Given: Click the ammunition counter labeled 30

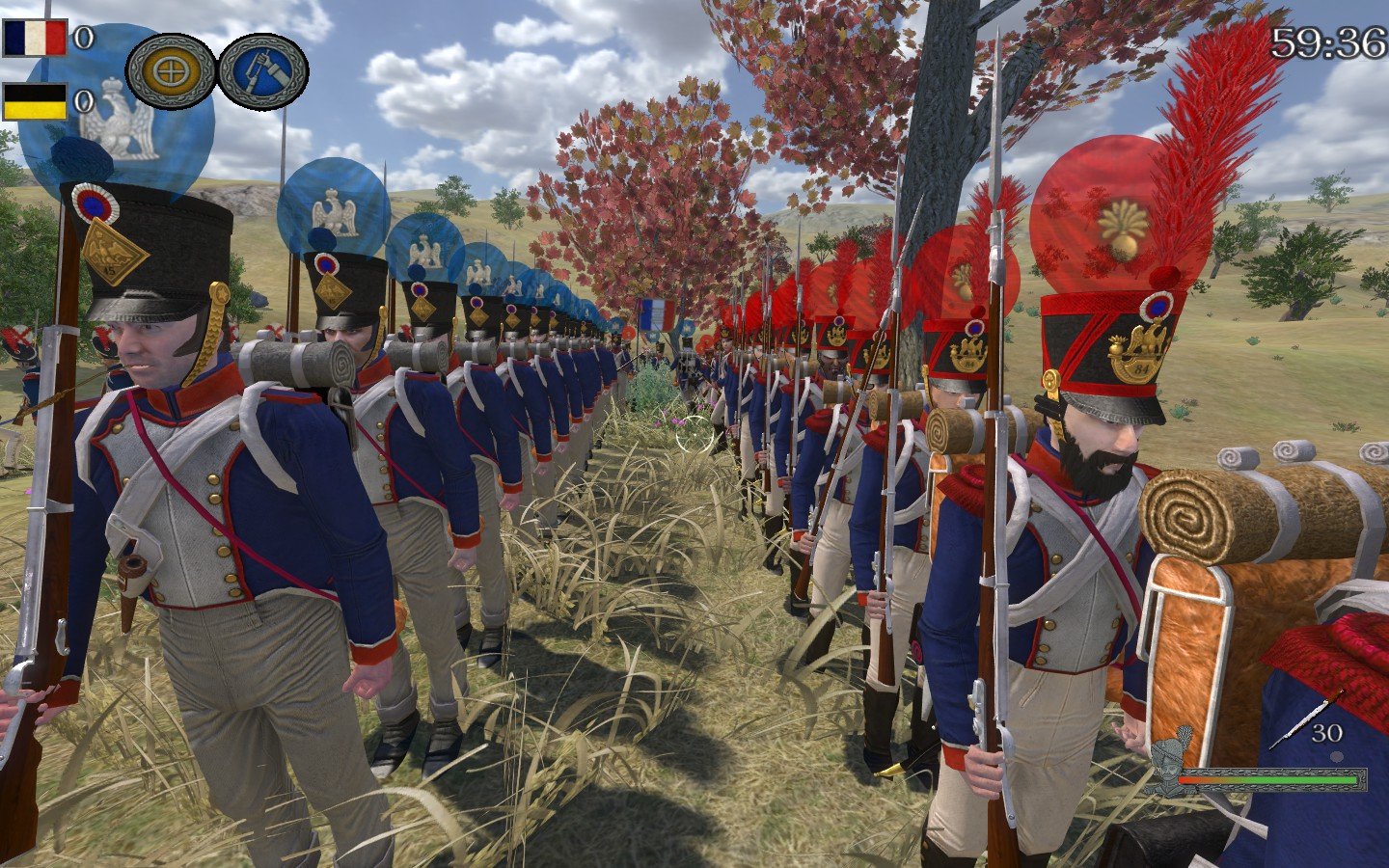Looking at the screenshot, I should (1328, 731).
